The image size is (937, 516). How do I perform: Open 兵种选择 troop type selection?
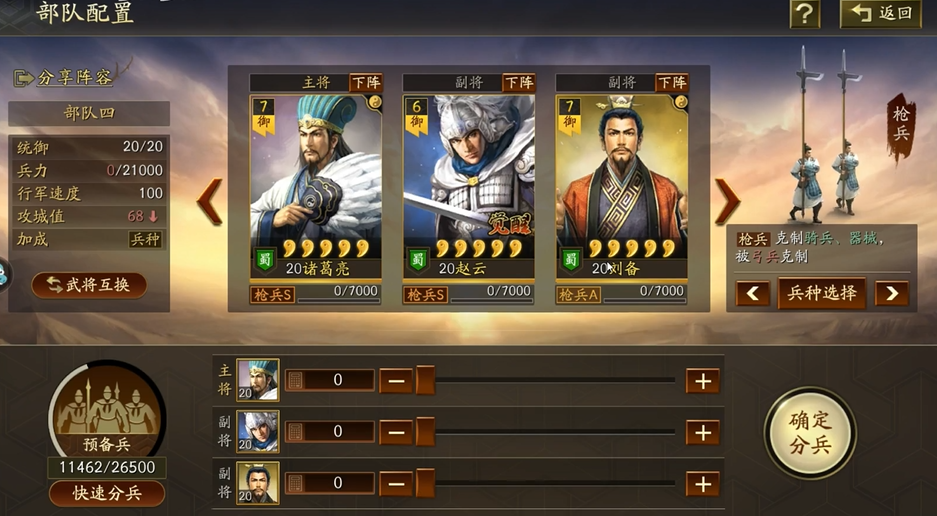[821, 293]
